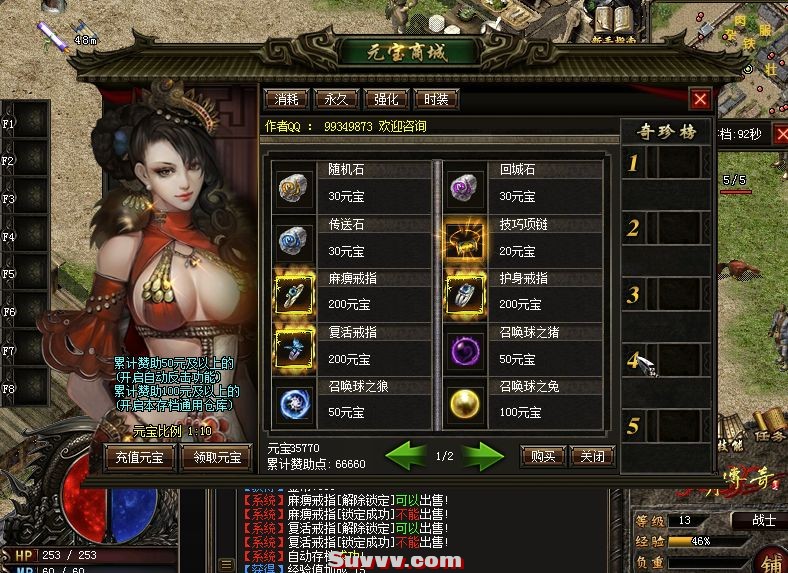Select the 技巧项链 necklace
The height and width of the screenshot is (573, 788).
click(x=465, y=241)
